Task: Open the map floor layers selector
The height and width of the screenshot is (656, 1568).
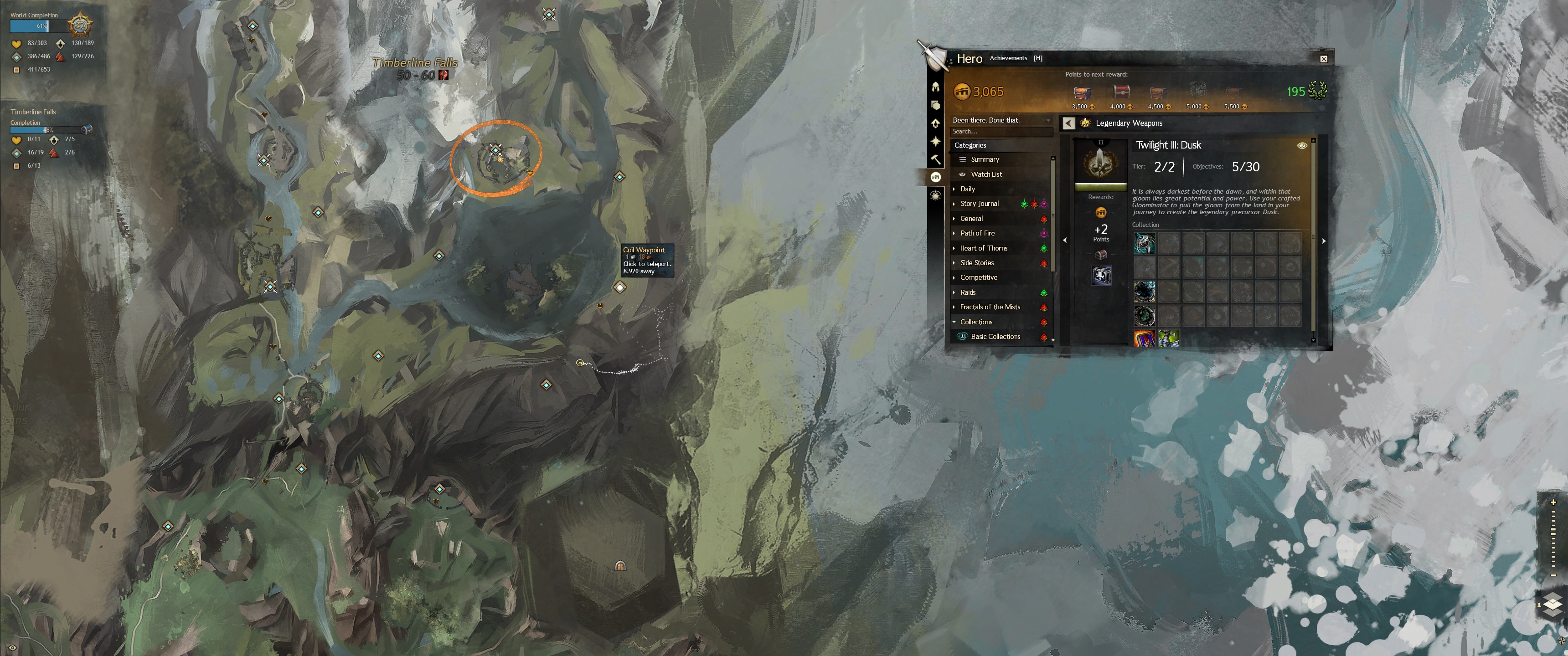Action: coord(1552,604)
